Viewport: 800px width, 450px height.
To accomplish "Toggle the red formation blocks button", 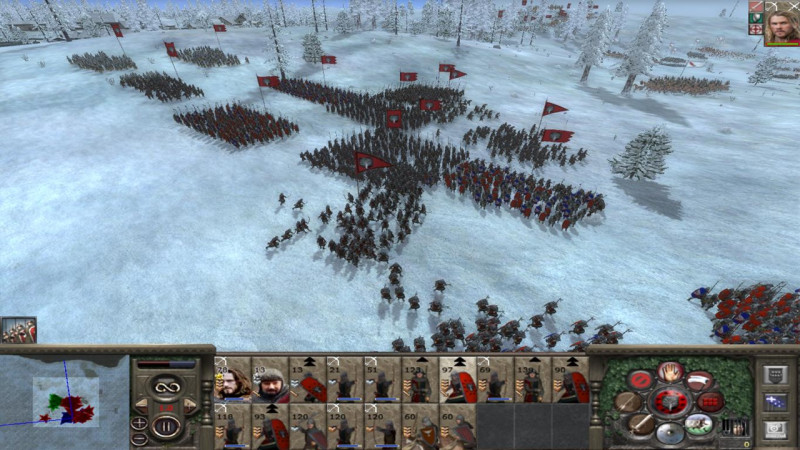I will [711, 402].
